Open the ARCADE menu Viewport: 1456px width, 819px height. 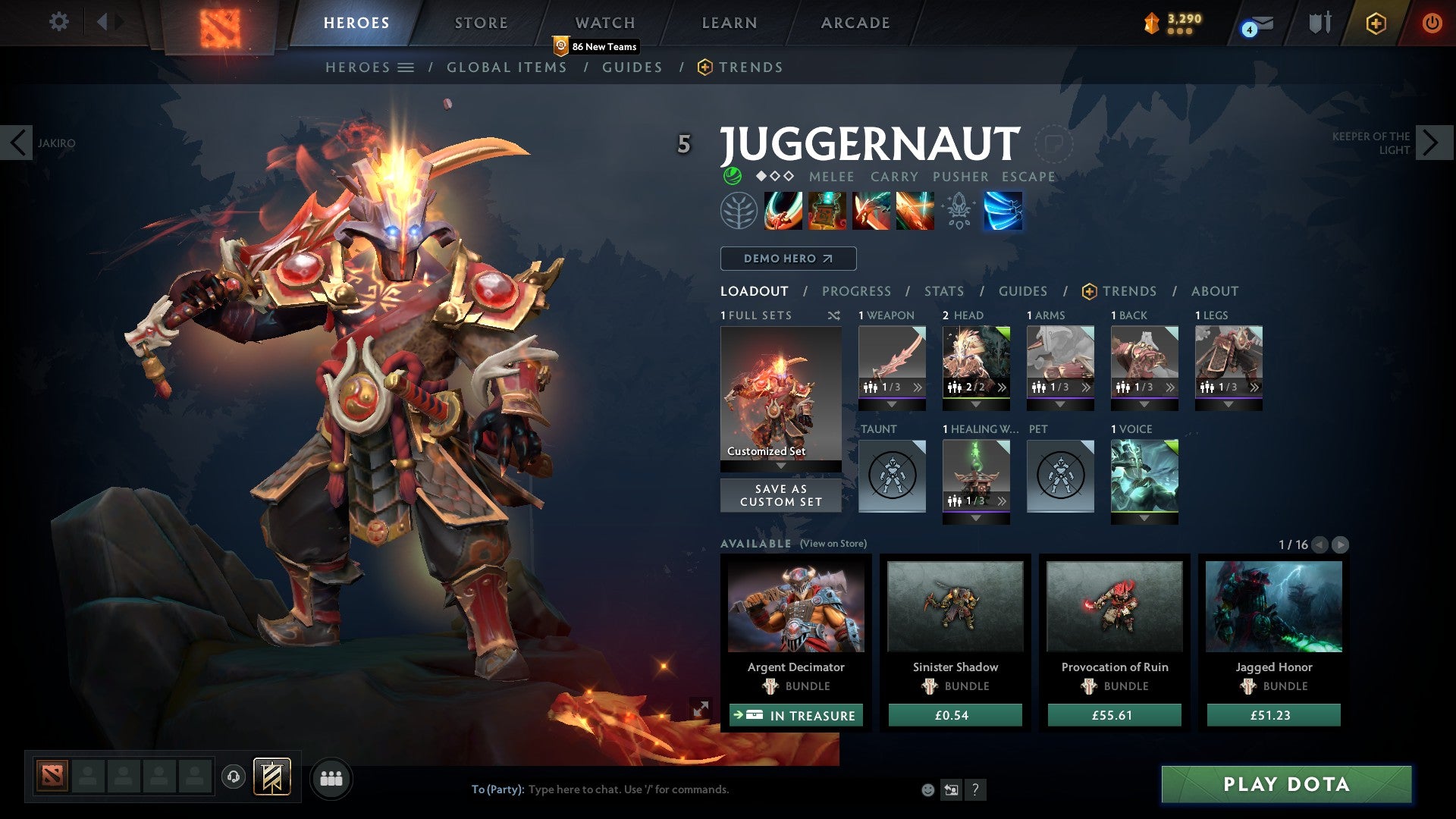(855, 22)
